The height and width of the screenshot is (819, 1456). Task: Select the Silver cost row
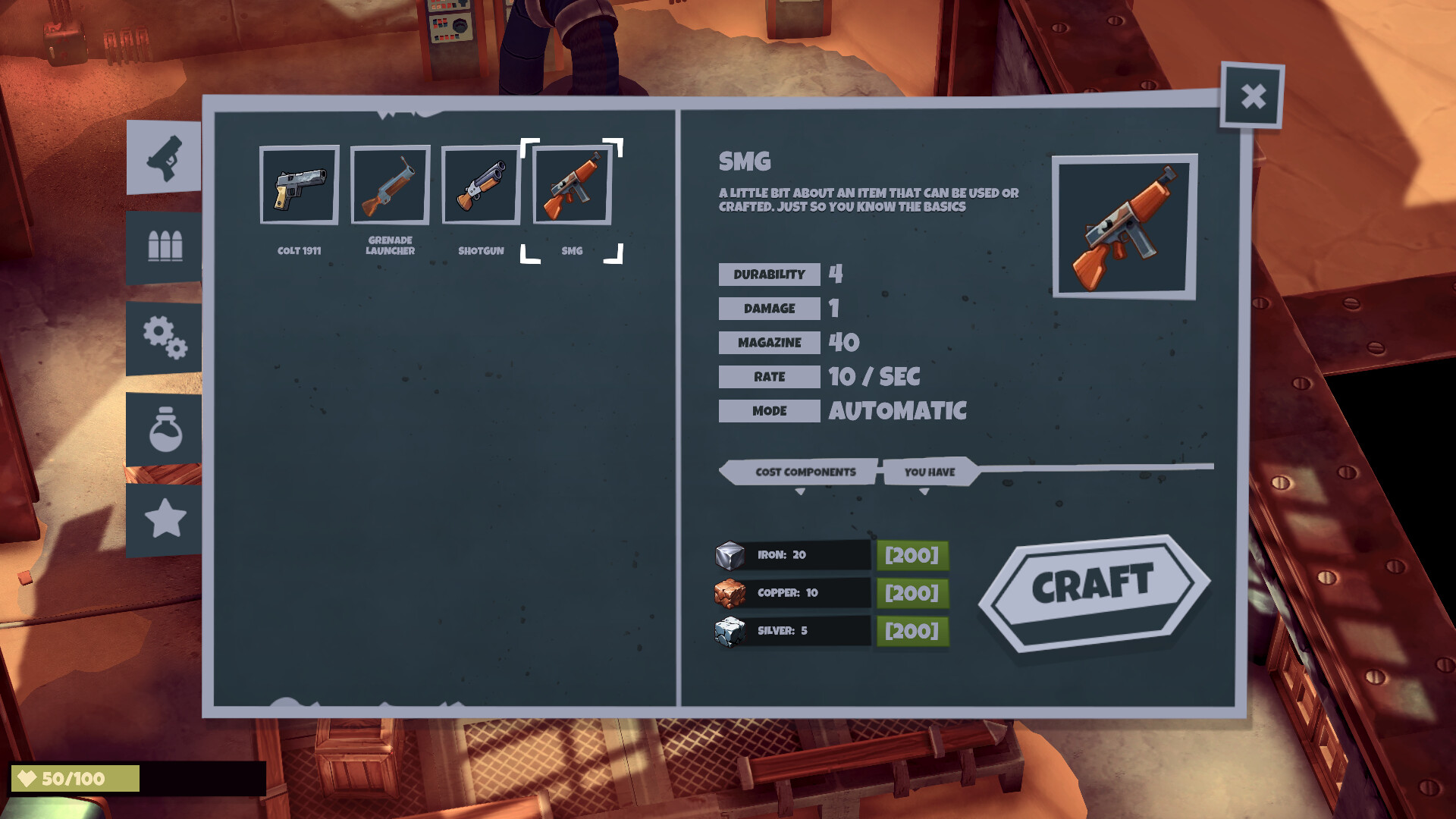pos(792,631)
